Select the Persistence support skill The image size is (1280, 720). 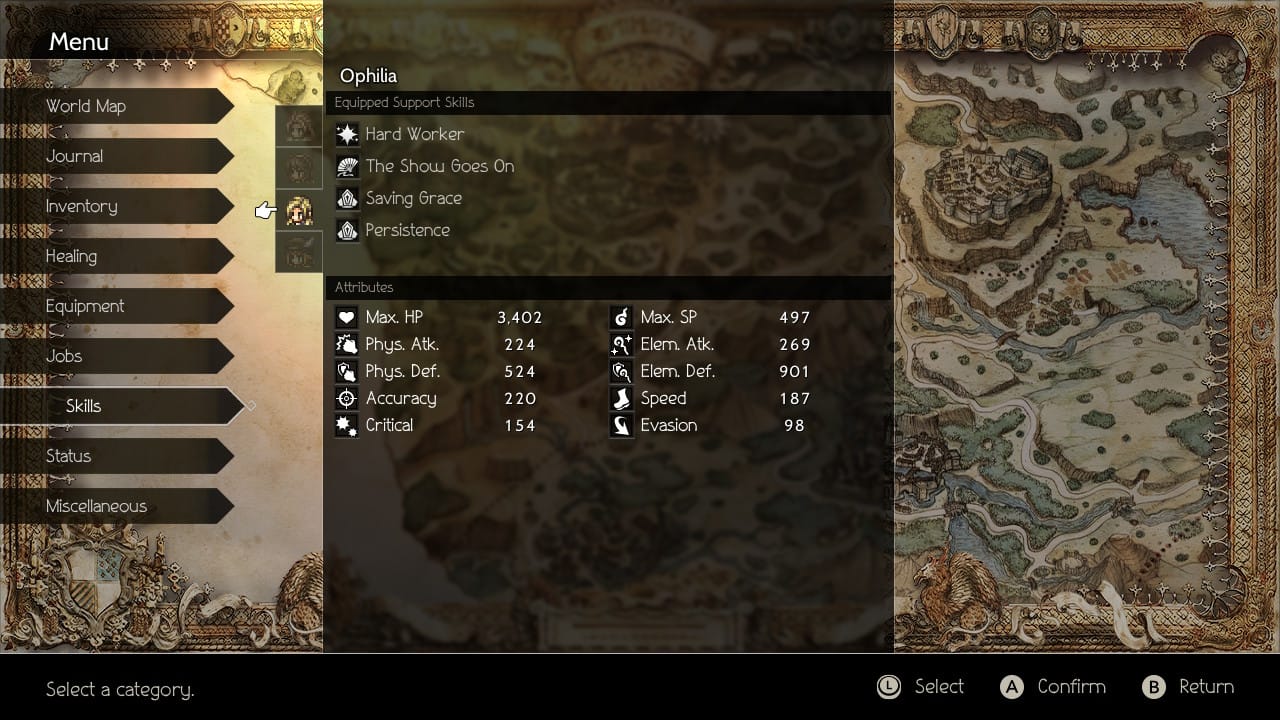coord(407,230)
